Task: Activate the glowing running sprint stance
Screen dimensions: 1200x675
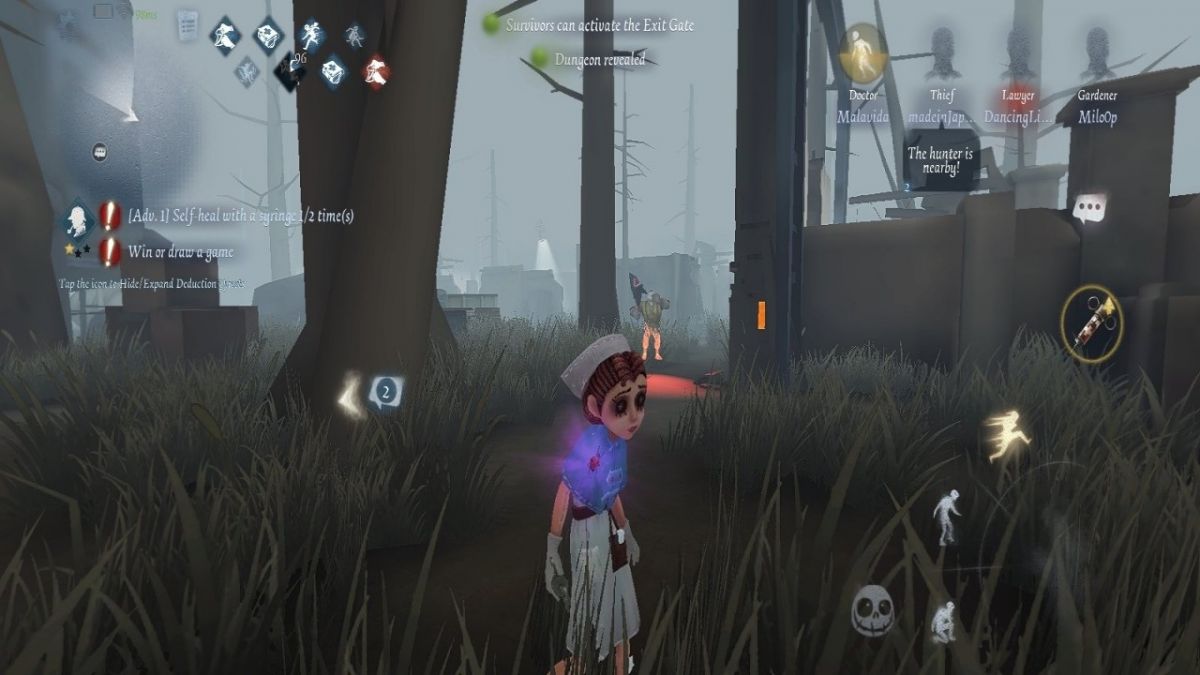Action: [x=1007, y=435]
